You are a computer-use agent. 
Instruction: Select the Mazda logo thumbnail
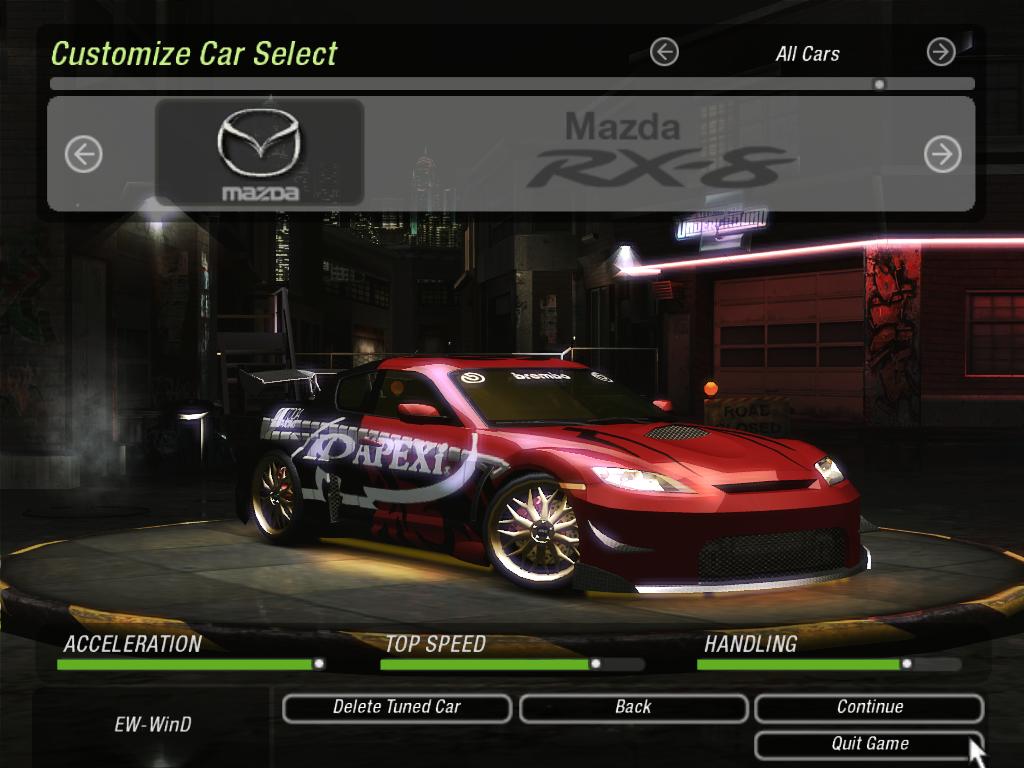(x=260, y=153)
